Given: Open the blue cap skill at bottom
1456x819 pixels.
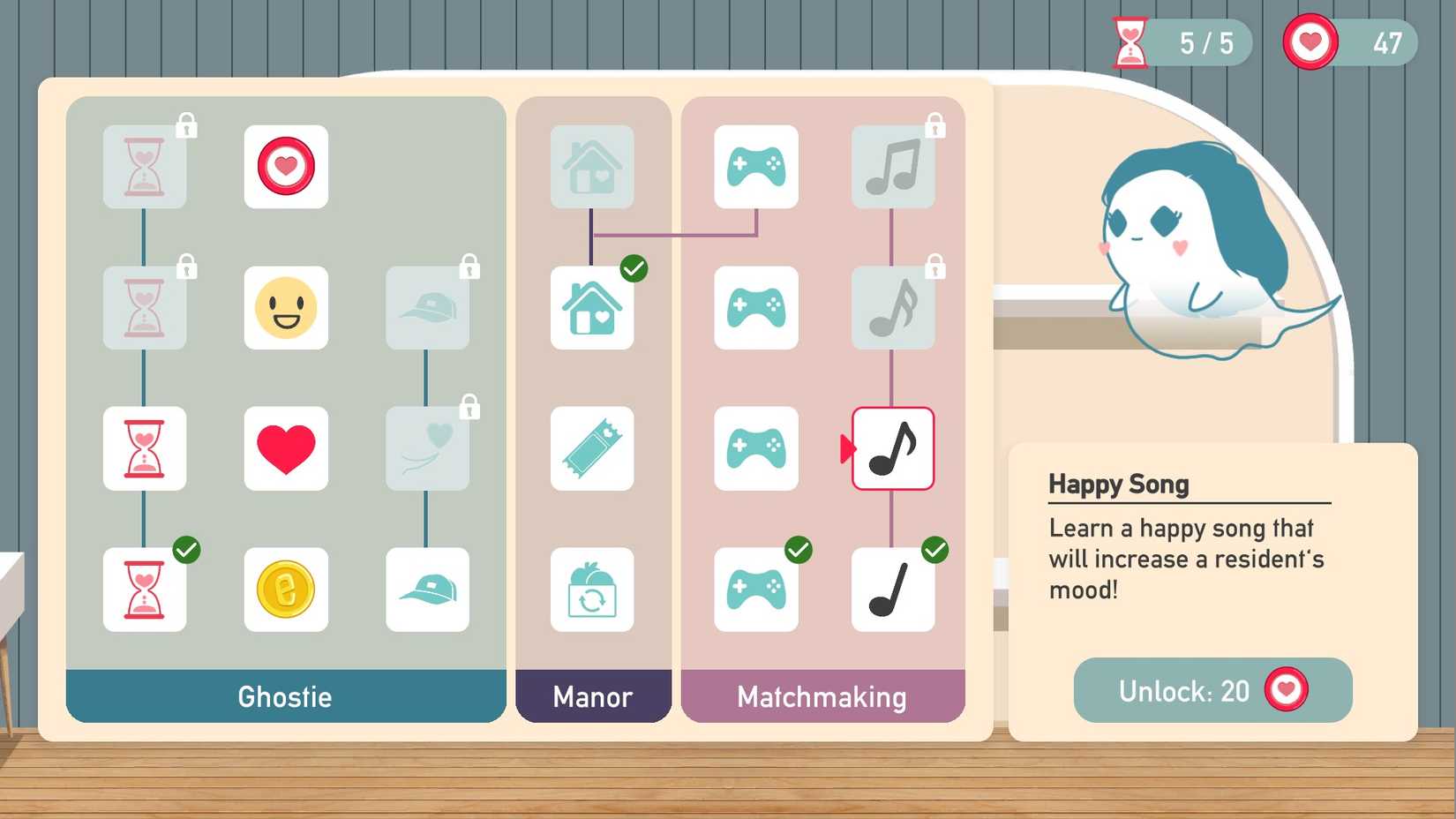Looking at the screenshot, I should [427, 590].
